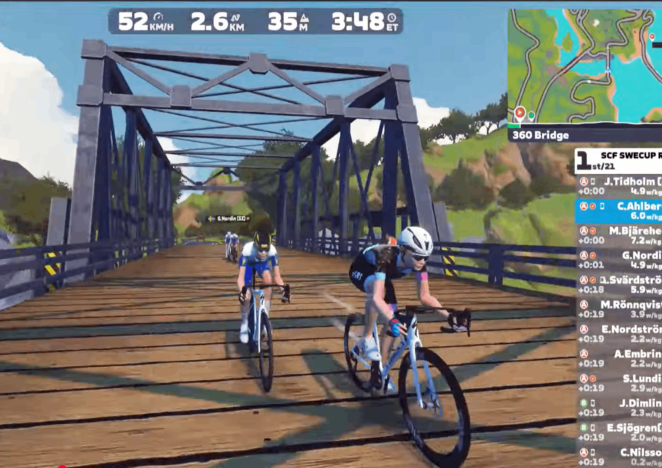Select J.Tidholm in the rider list
662x468 pixels.
coord(618,184)
